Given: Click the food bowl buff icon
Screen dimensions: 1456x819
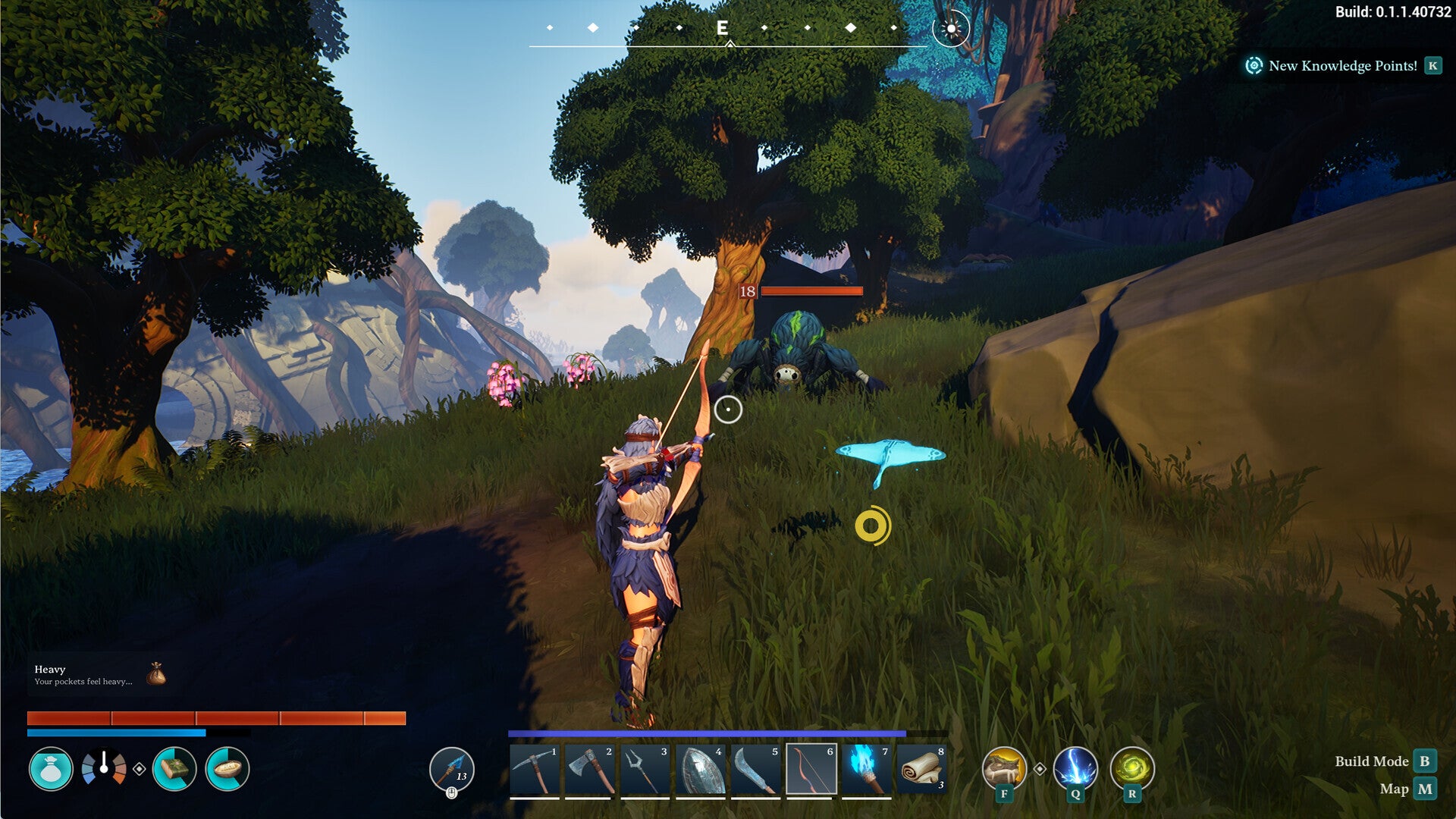Looking at the screenshot, I should pyautogui.click(x=227, y=769).
